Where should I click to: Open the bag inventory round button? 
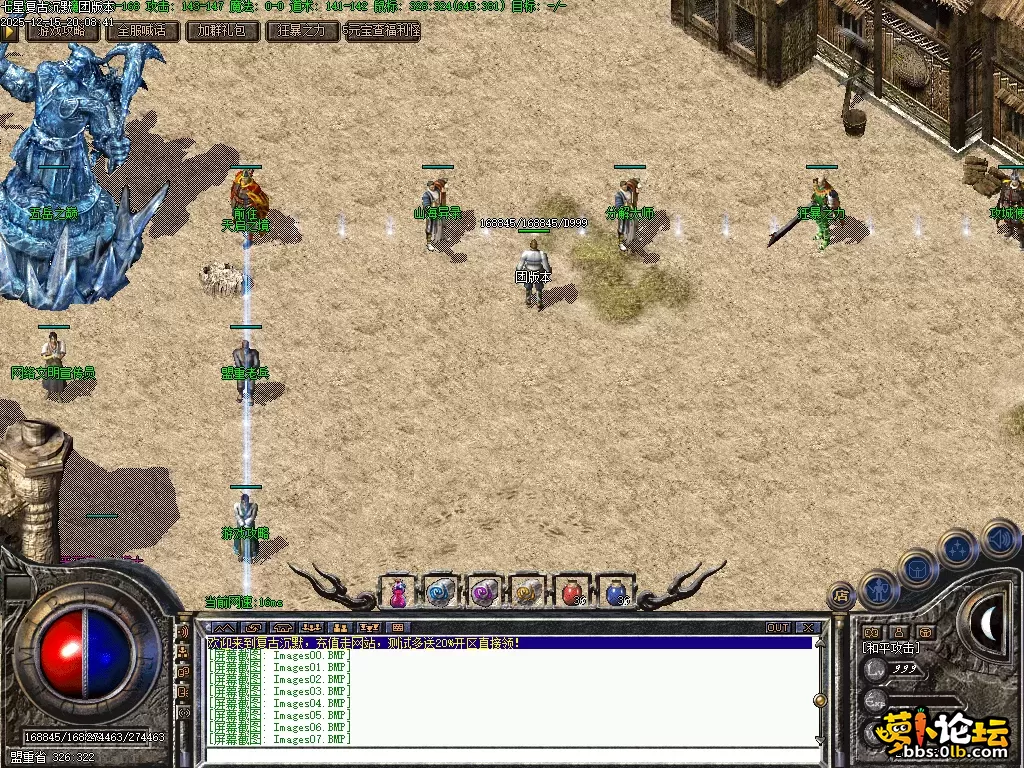[x=916, y=568]
